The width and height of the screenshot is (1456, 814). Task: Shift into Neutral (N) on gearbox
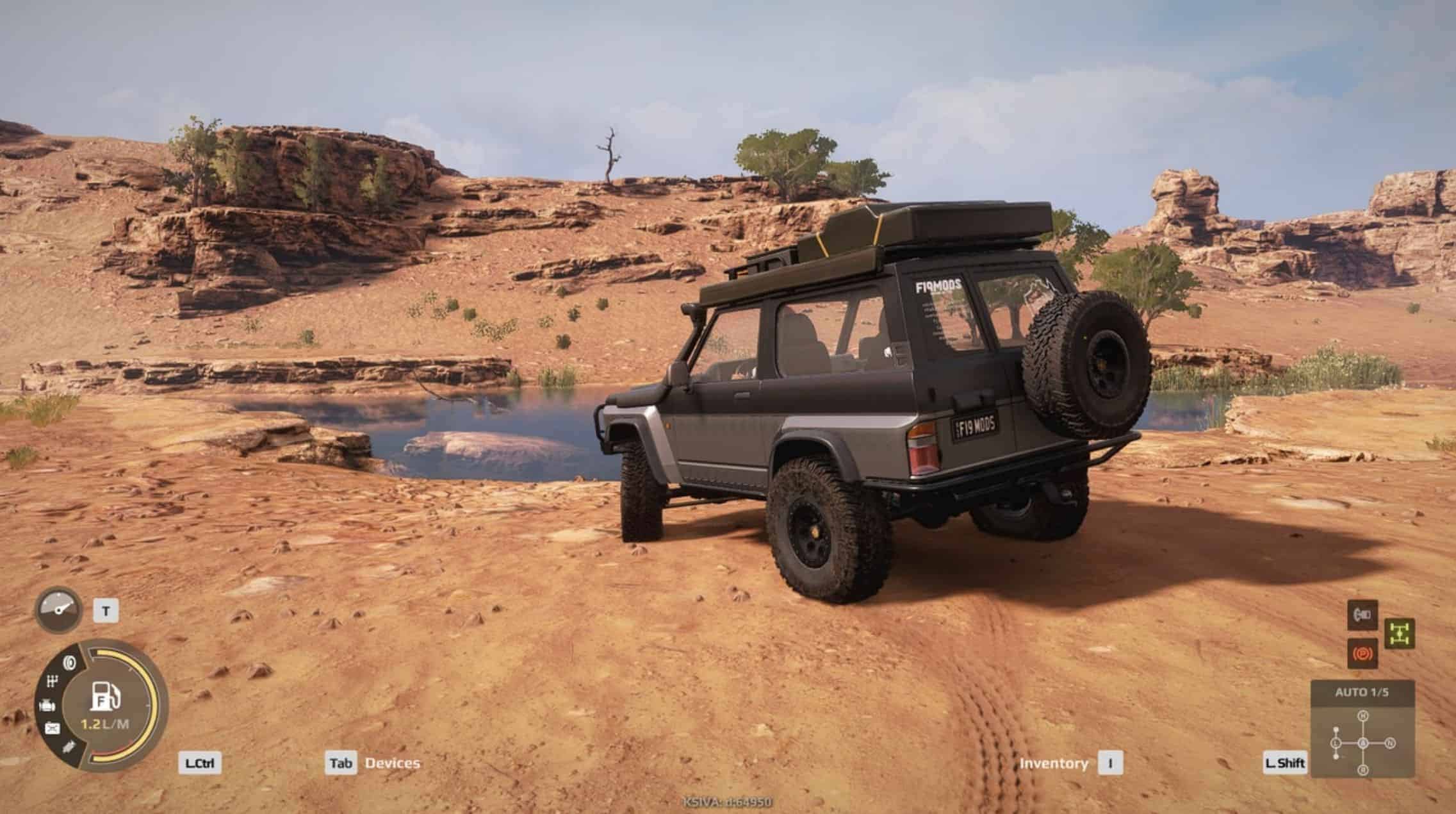pos(1390,743)
